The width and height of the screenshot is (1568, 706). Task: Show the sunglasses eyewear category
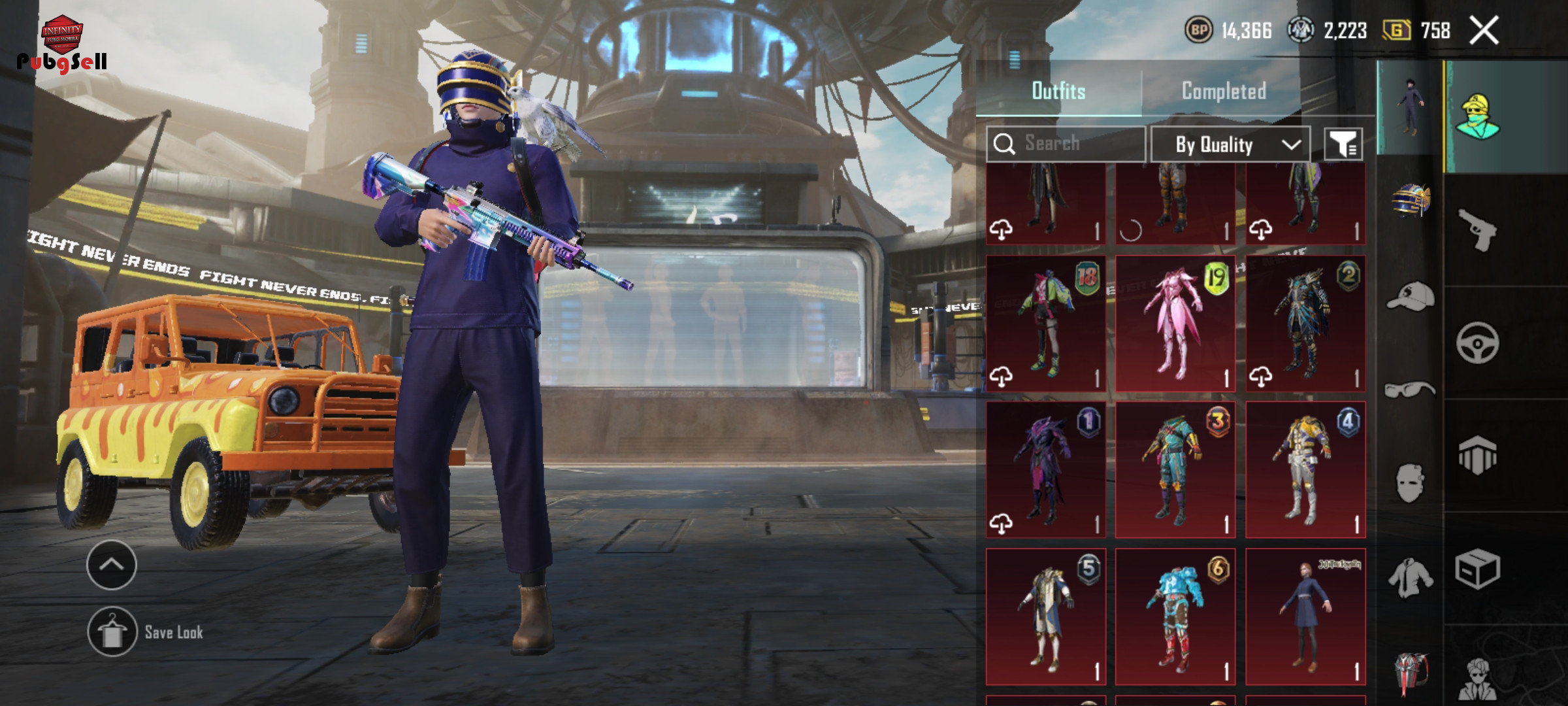coord(1411,390)
